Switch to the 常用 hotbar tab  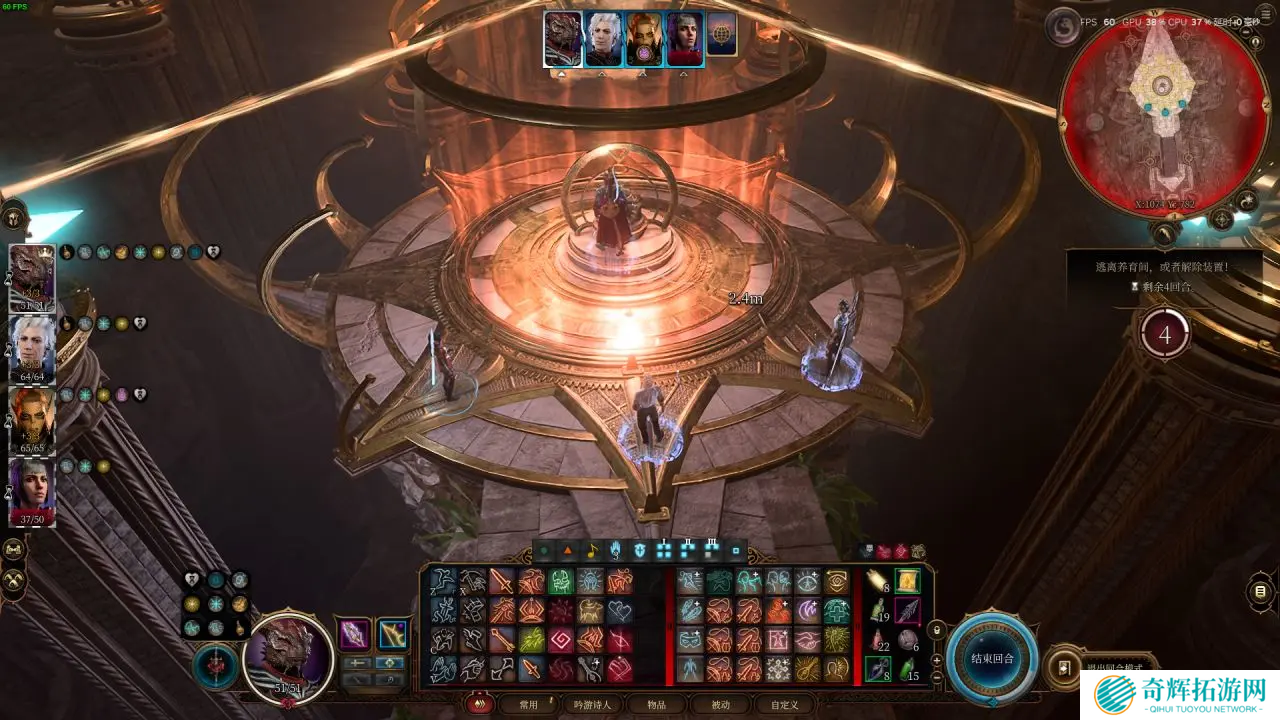point(528,704)
